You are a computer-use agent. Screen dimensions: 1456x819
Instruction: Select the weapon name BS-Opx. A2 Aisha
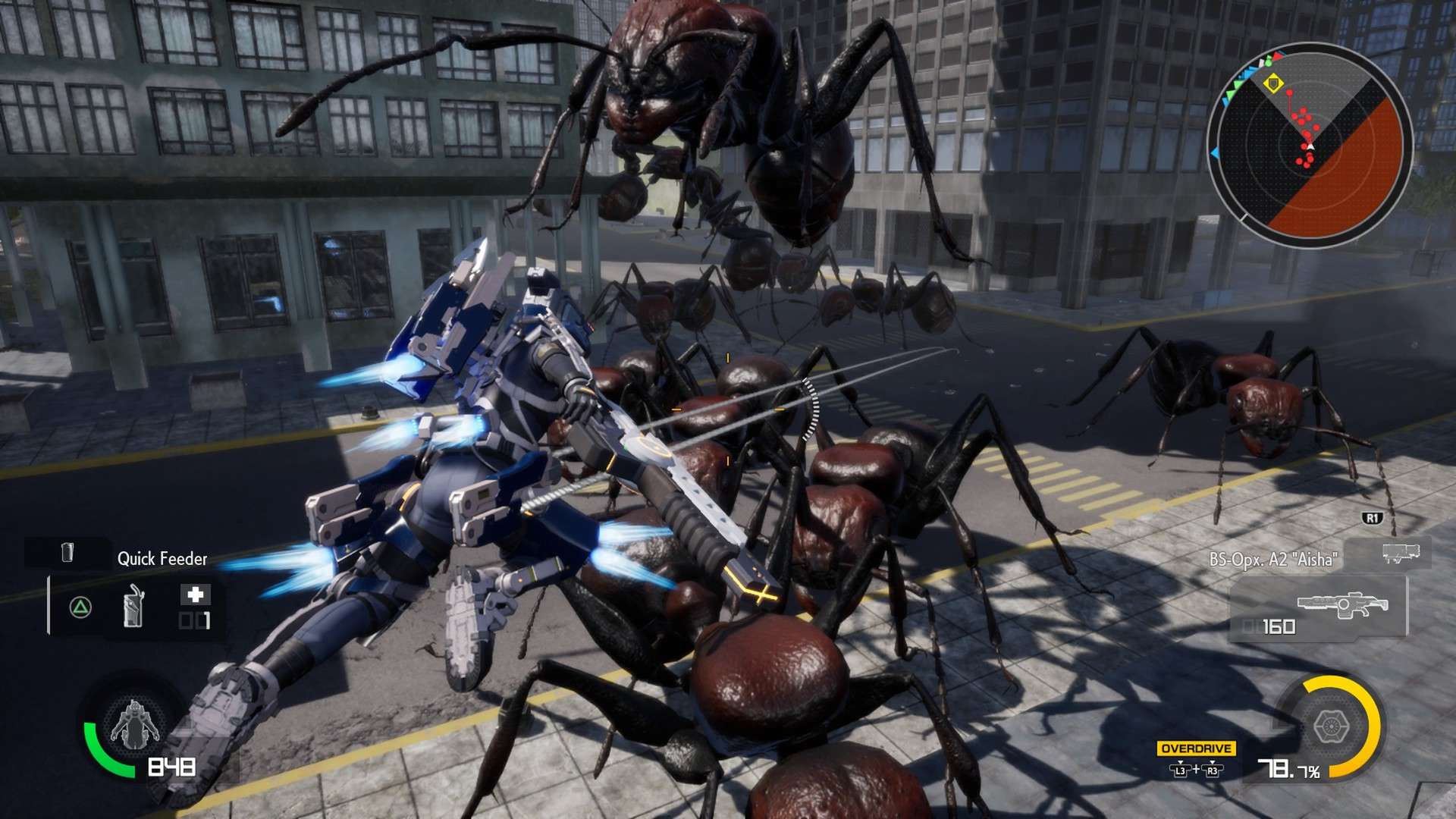[1274, 558]
